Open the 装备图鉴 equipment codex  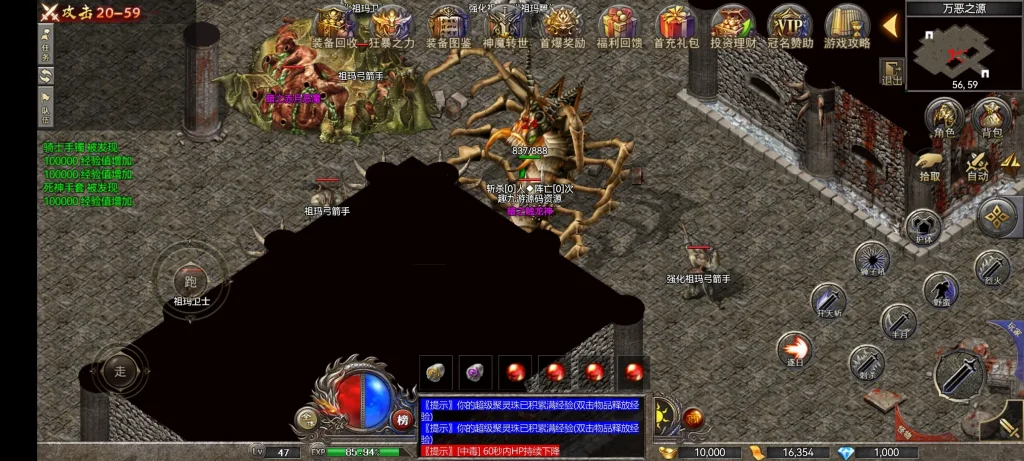click(x=449, y=25)
